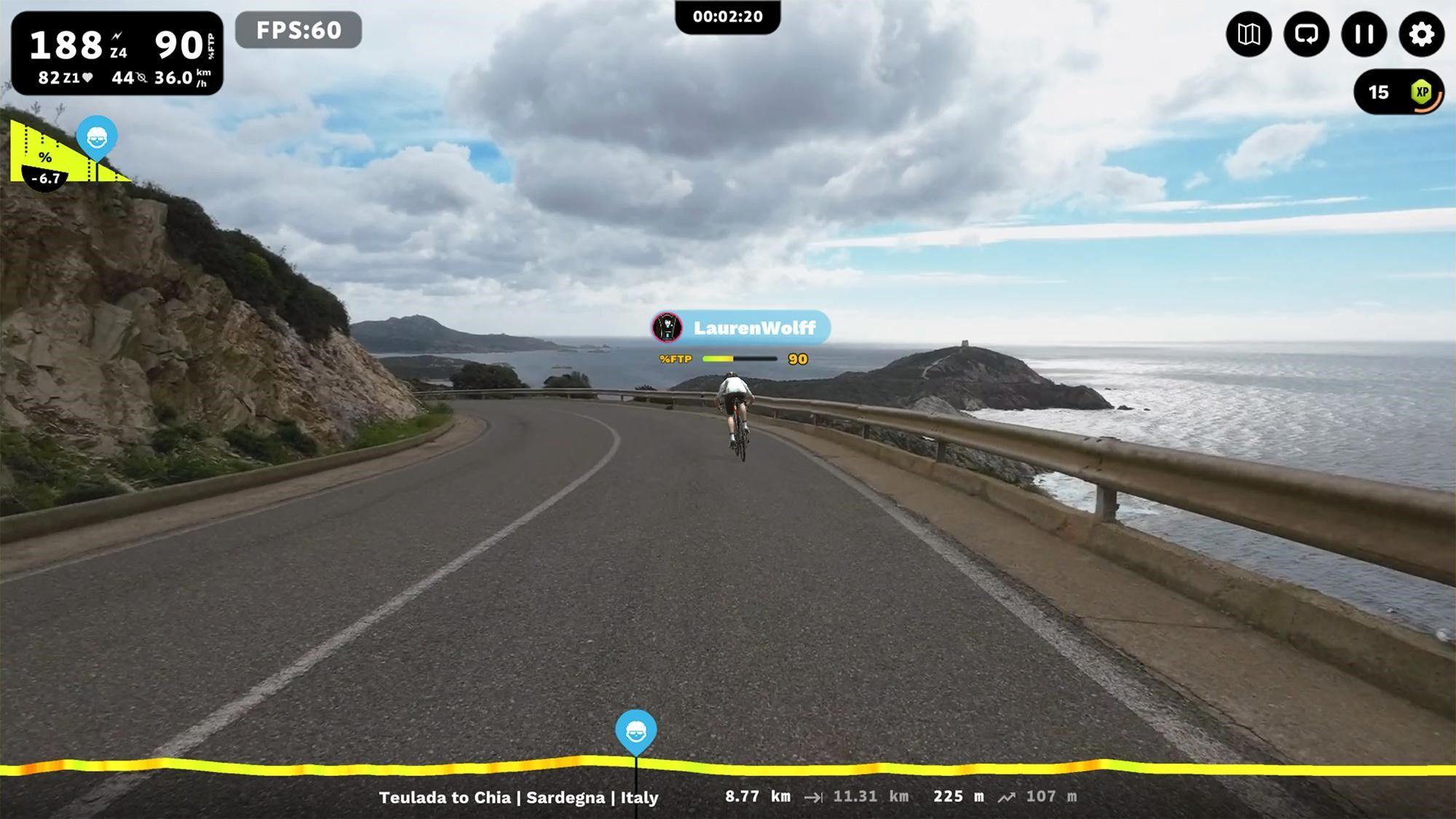Viewport: 1456px width, 819px height.
Task: Pause the ride
Action: (x=1364, y=34)
